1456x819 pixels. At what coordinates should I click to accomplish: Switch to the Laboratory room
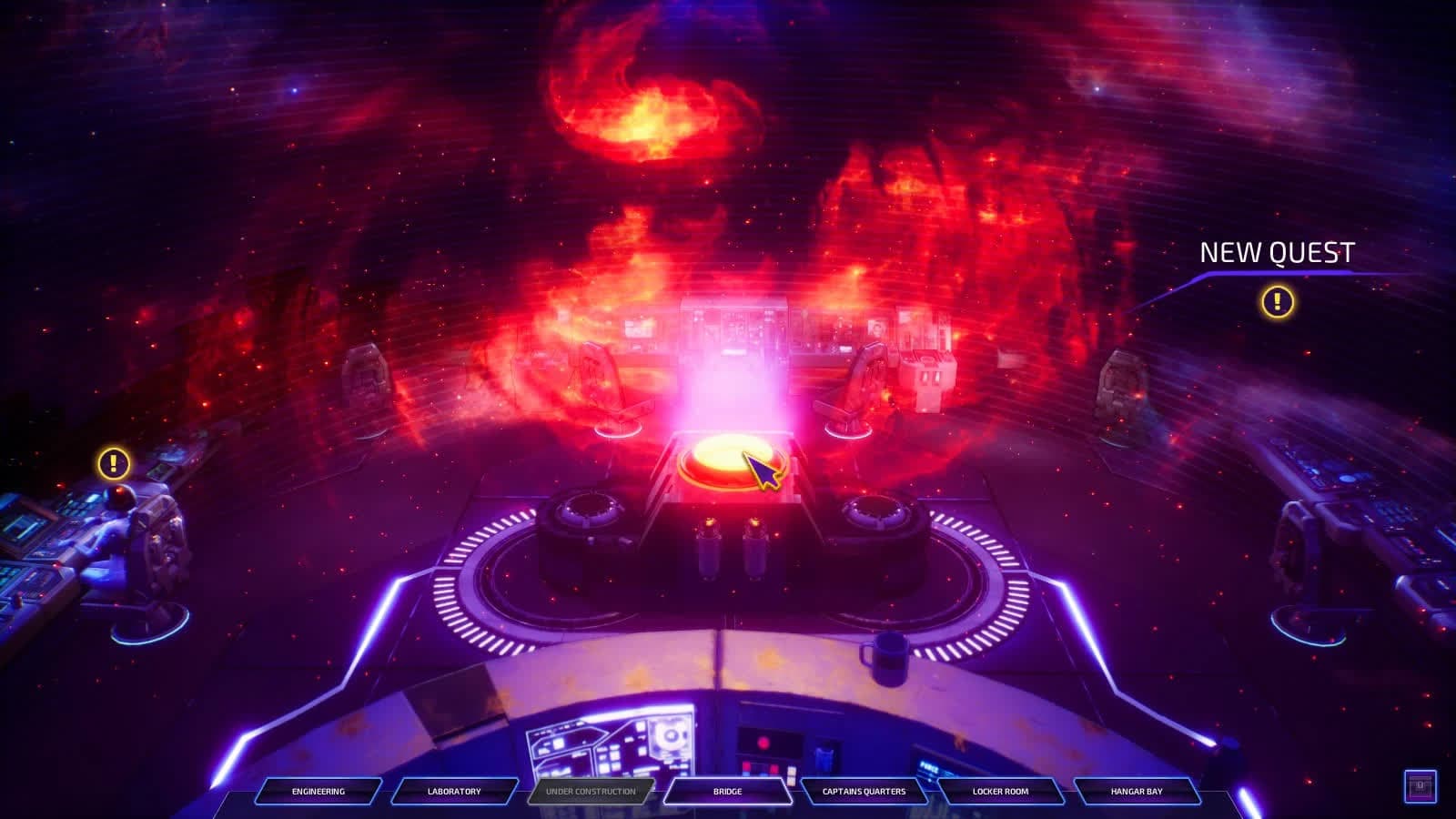[454, 791]
